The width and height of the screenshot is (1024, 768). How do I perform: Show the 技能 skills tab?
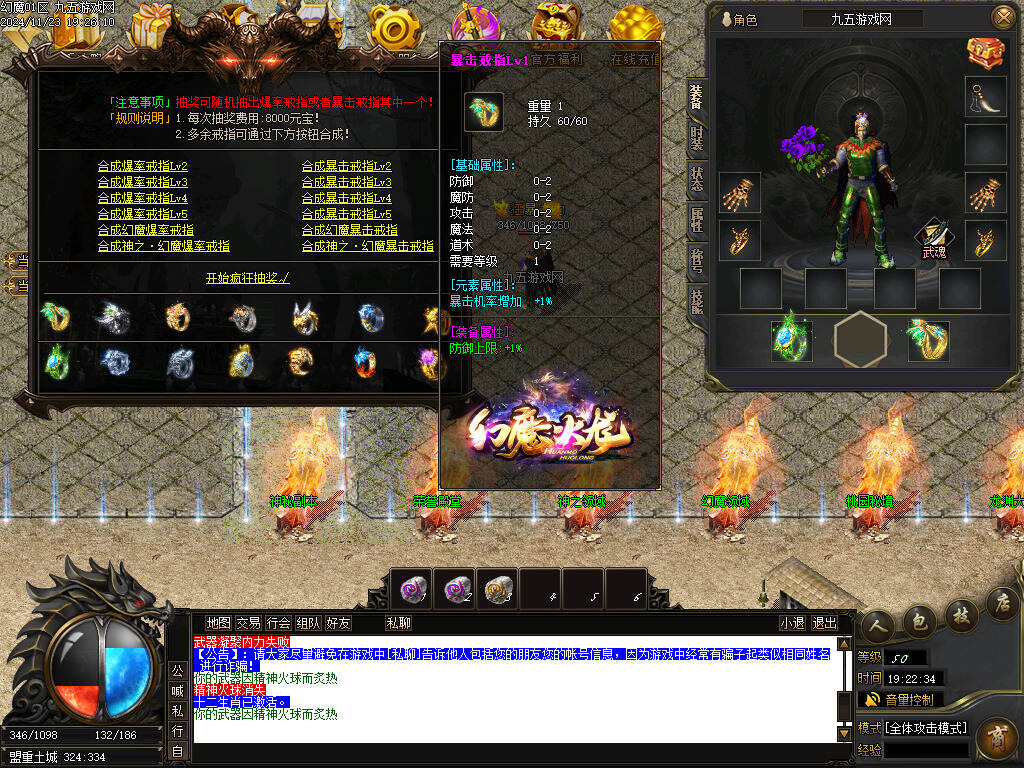click(696, 300)
